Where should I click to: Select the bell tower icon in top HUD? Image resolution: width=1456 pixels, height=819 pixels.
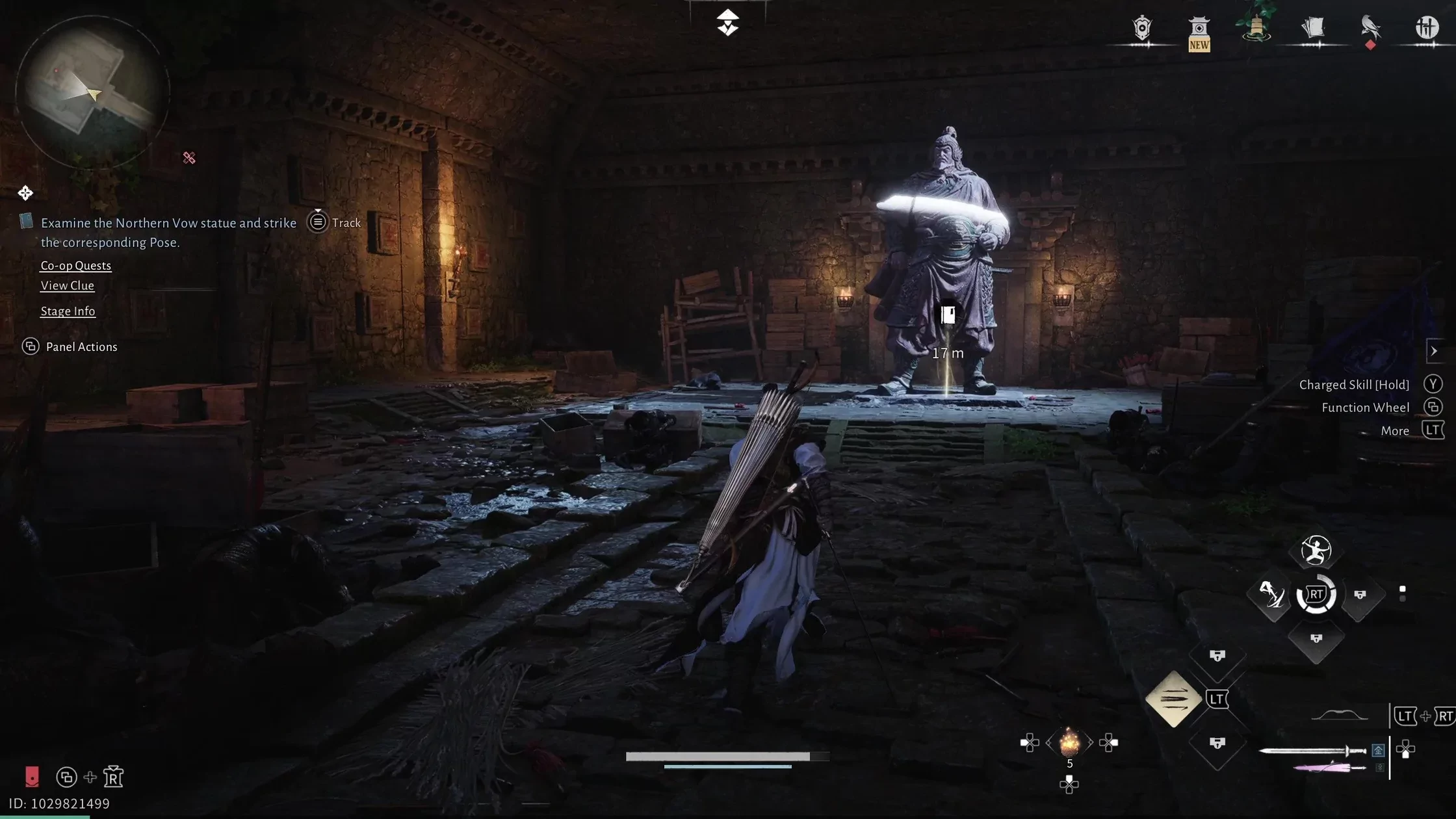point(1254,26)
